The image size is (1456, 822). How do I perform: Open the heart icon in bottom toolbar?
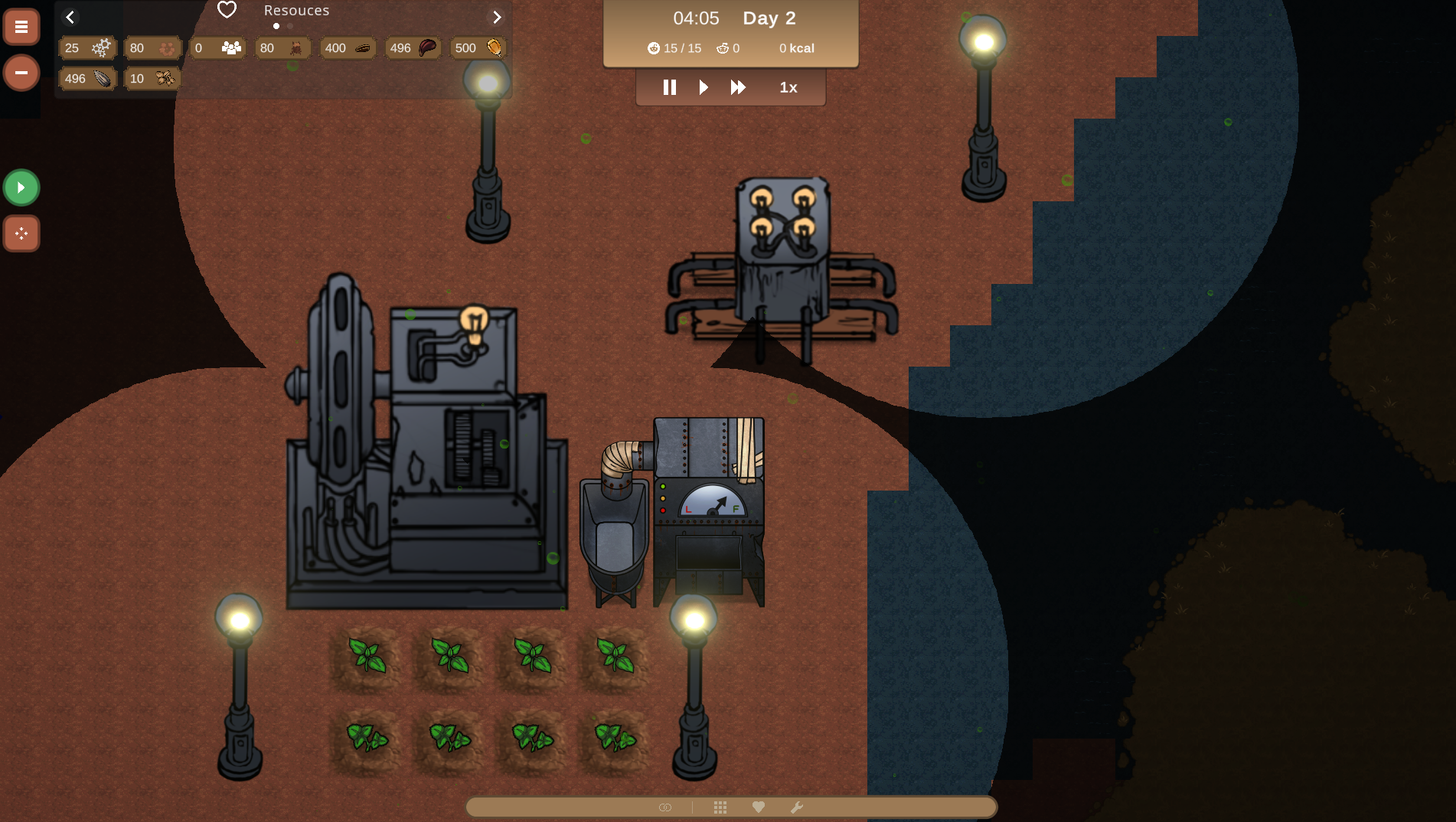pyautogui.click(x=759, y=807)
